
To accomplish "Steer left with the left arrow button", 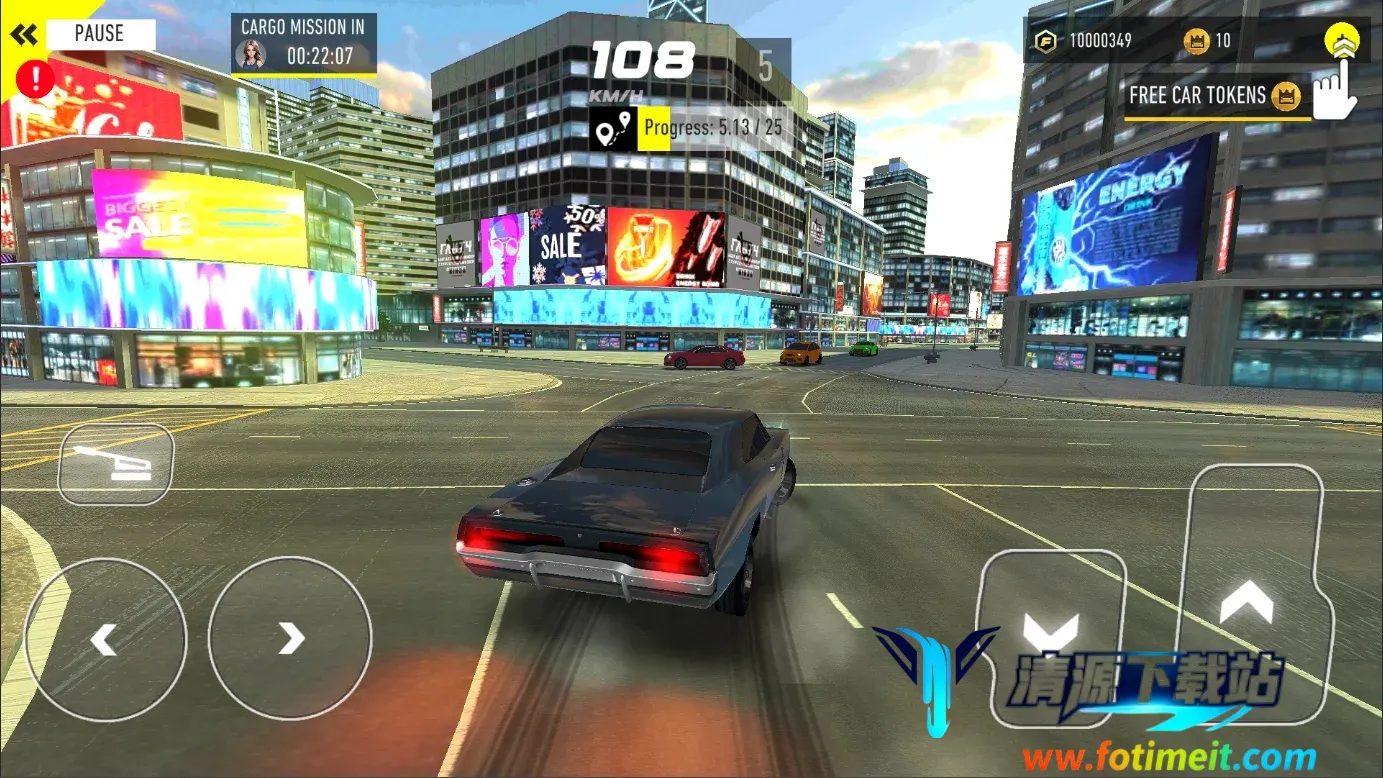I will pos(105,638).
